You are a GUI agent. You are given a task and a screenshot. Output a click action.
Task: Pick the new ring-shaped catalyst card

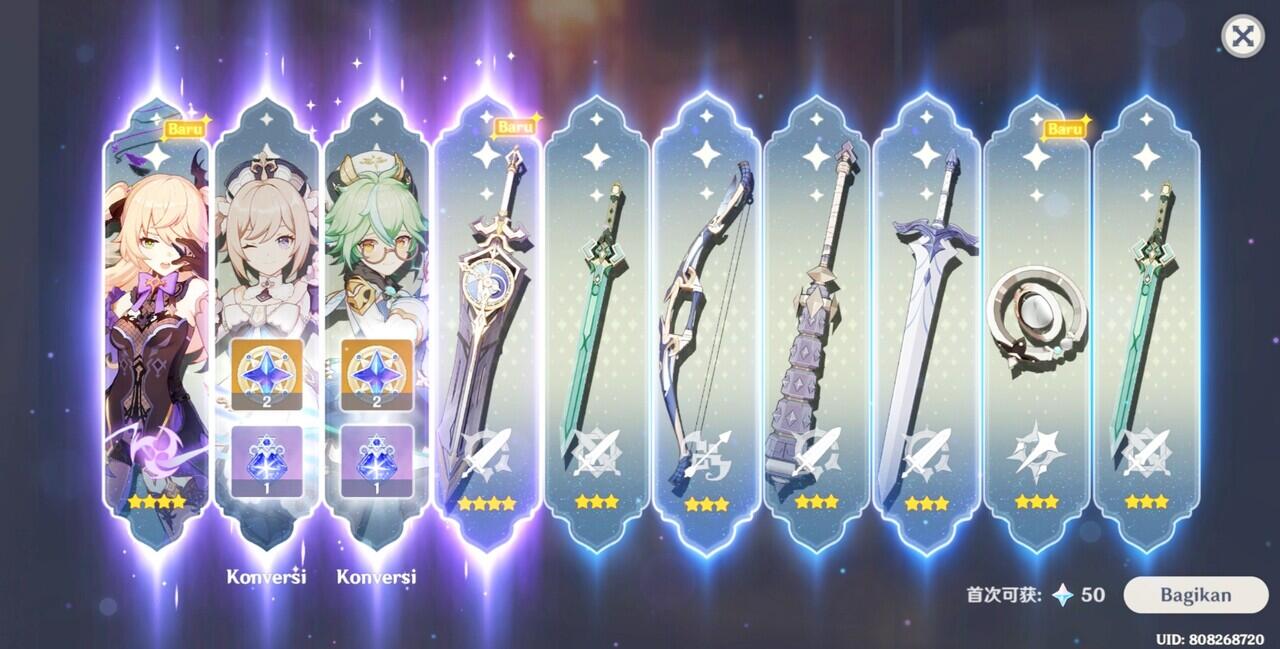1036,320
